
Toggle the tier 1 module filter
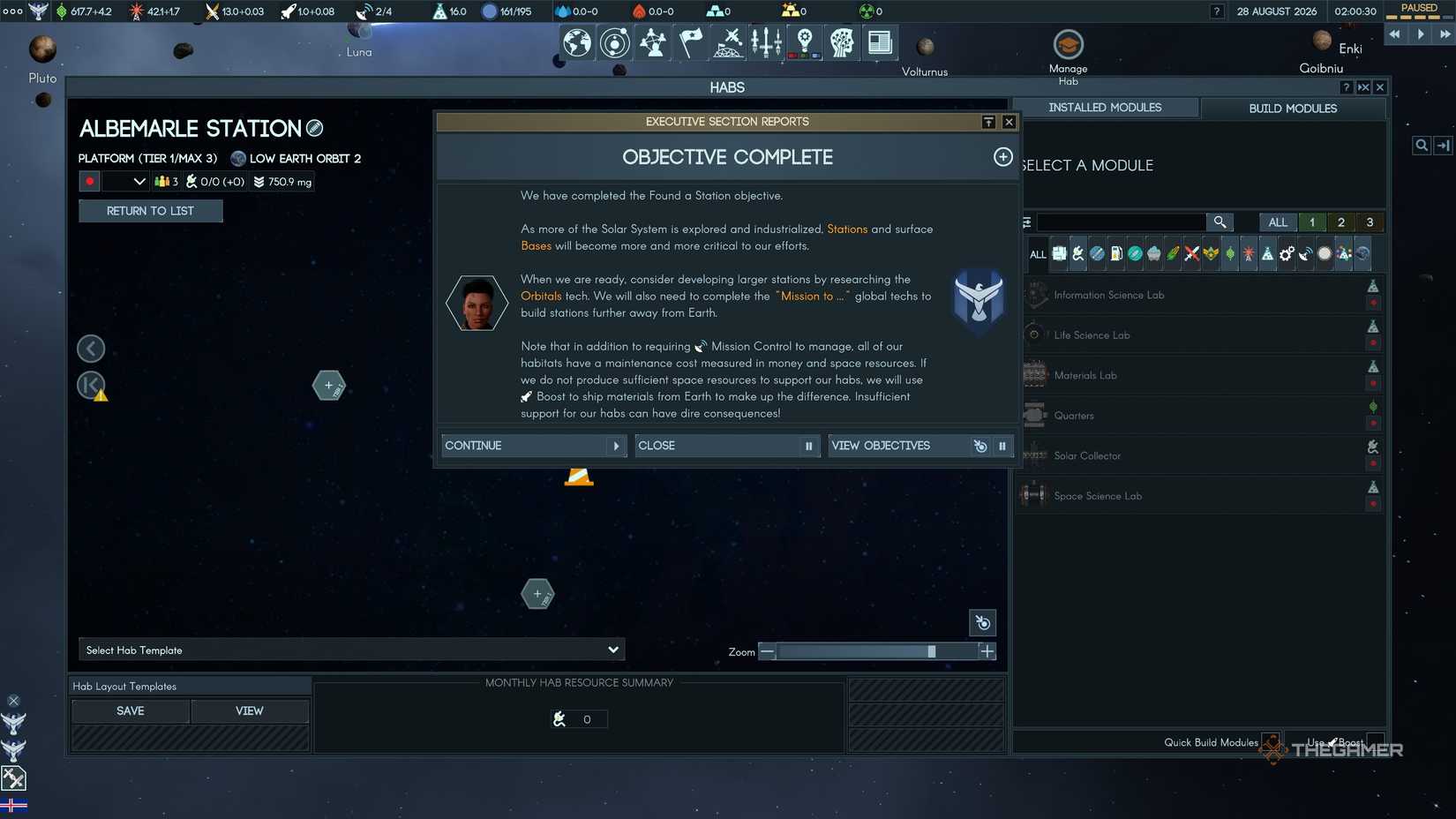[x=1311, y=222]
